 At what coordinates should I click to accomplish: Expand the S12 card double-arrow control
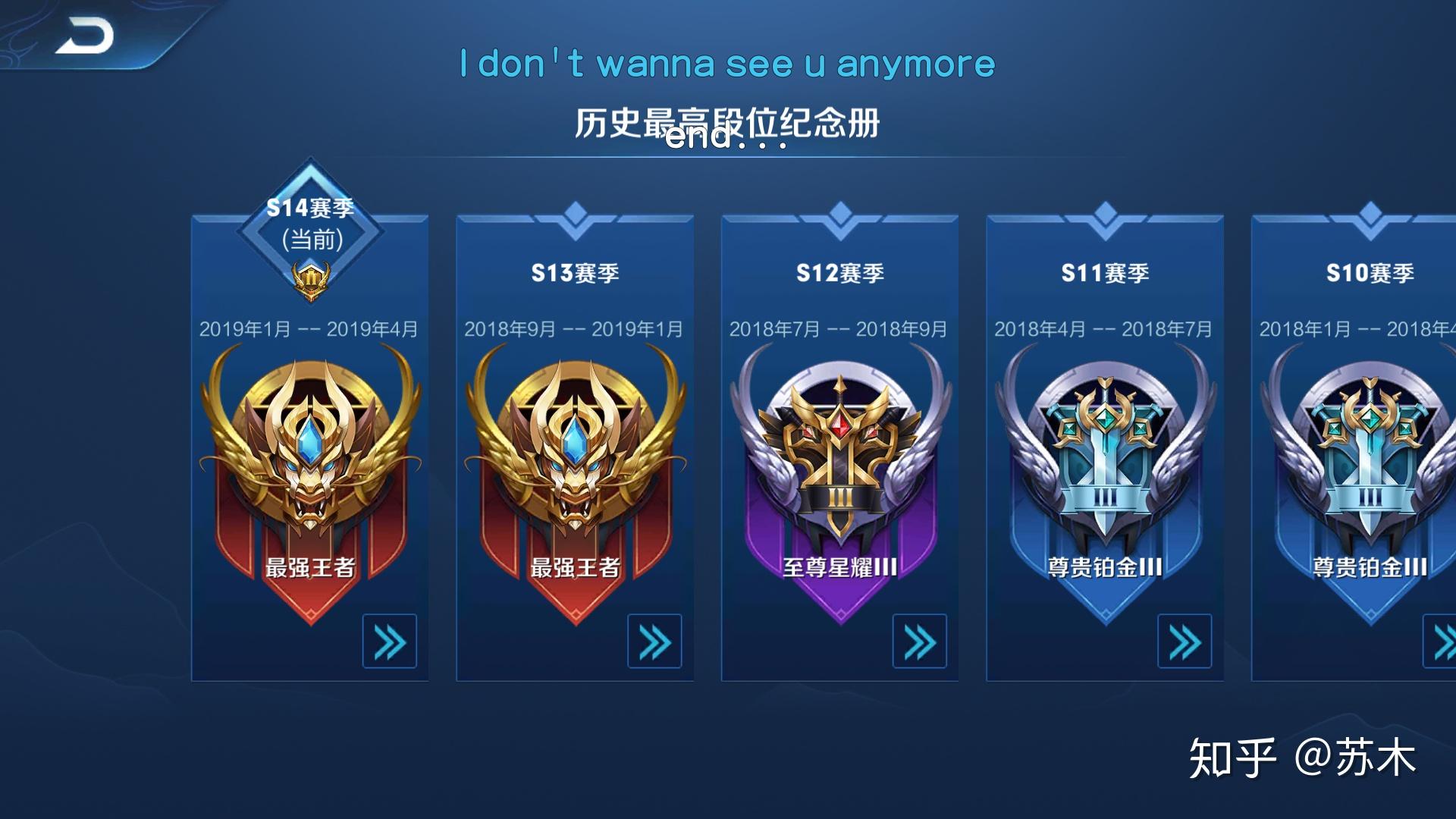pos(920,641)
